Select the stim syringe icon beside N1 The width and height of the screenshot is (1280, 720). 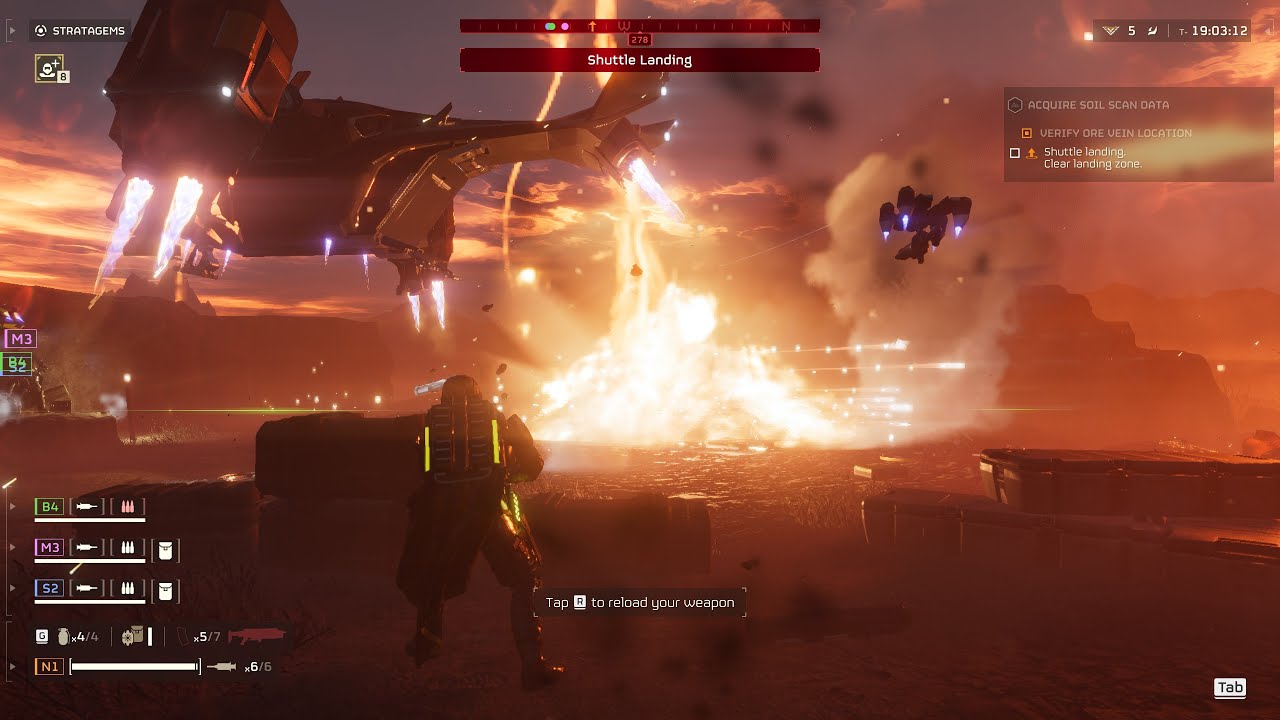coord(222,666)
